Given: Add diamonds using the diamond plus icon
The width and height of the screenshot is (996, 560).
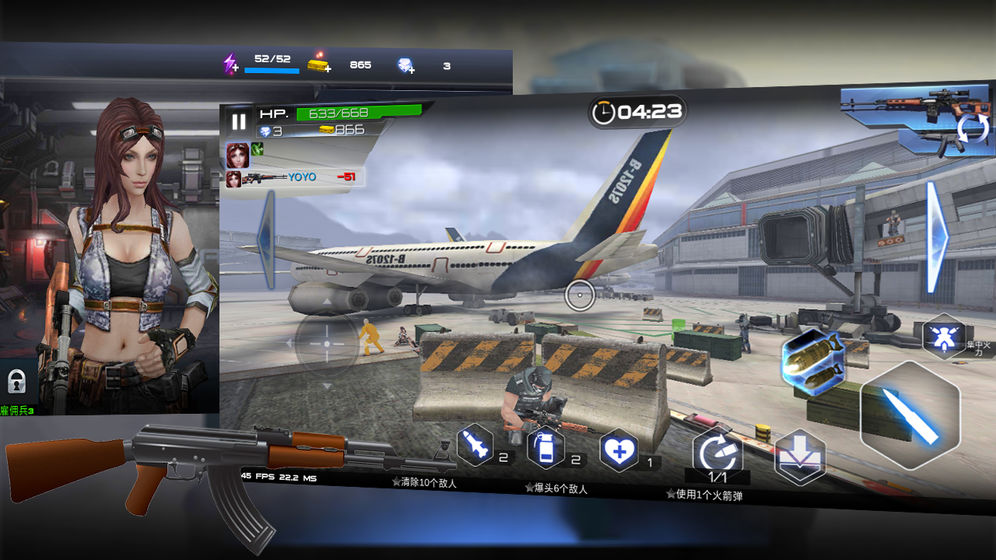Looking at the screenshot, I should (x=405, y=66).
